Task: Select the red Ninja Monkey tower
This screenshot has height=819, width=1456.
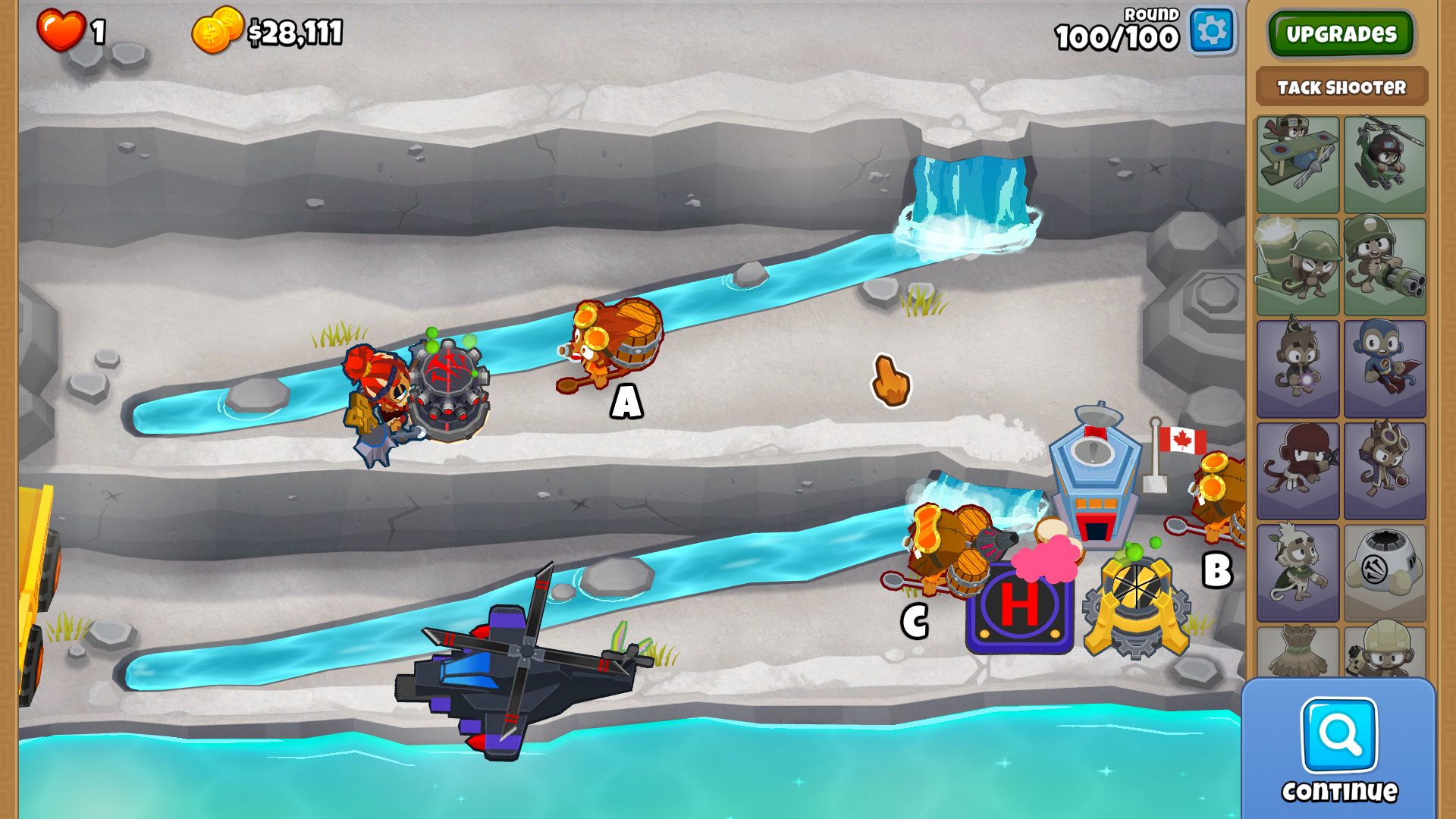Action: (x=1298, y=470)
